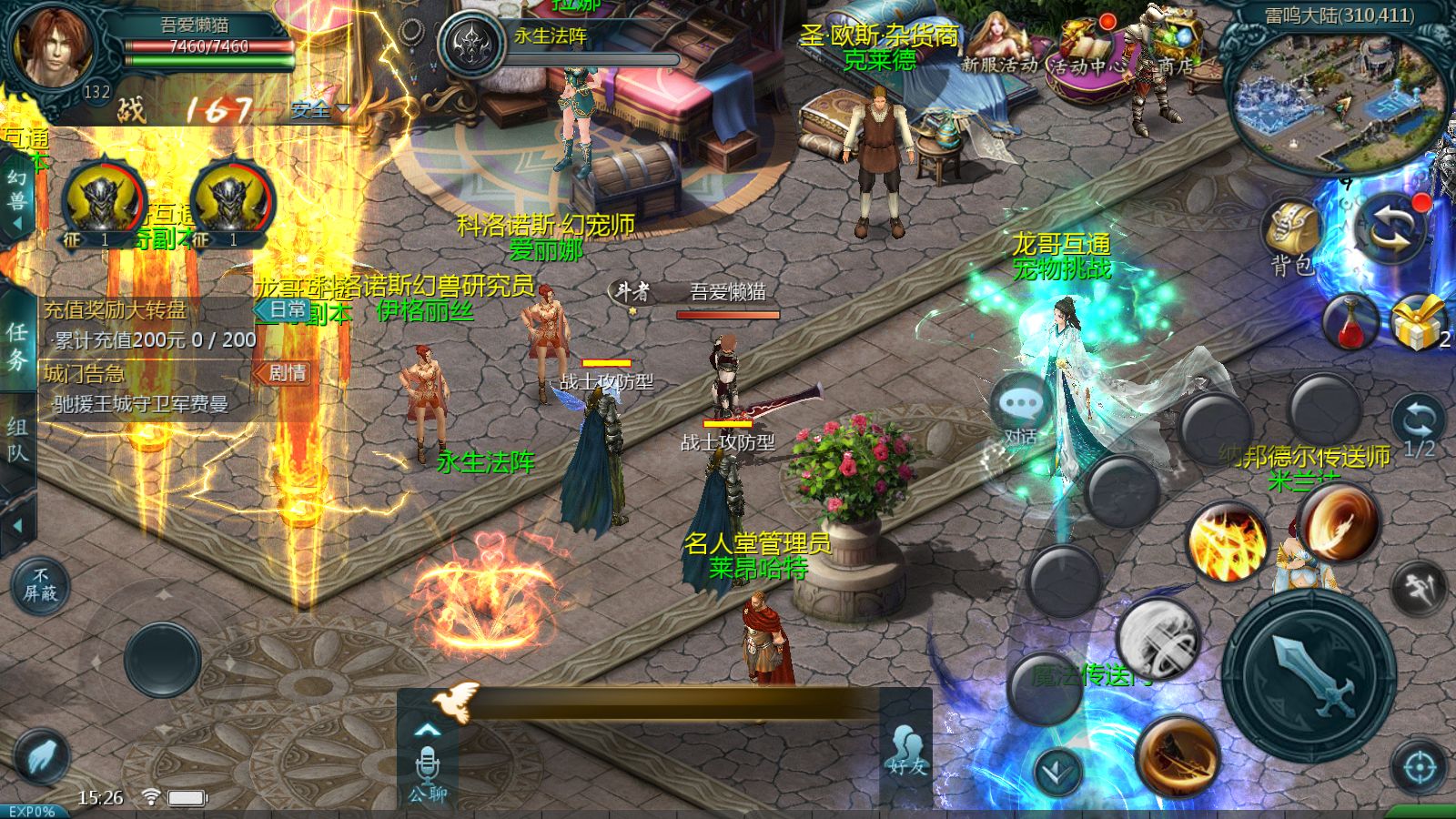Open the golden gift box reward
Image resolution: width=1456 pixels, height=819 pixels.
point(1417,321)
